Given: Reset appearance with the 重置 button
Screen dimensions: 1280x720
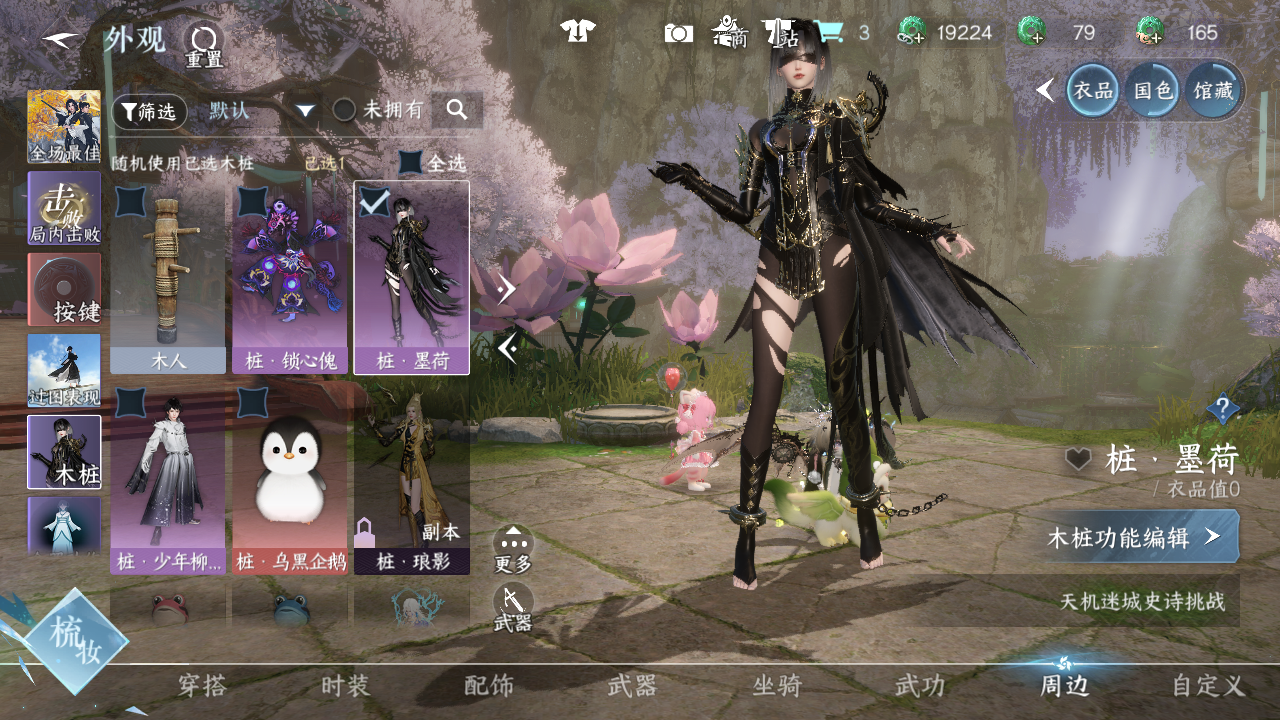Looking at the screenshot, I should 204,45.
